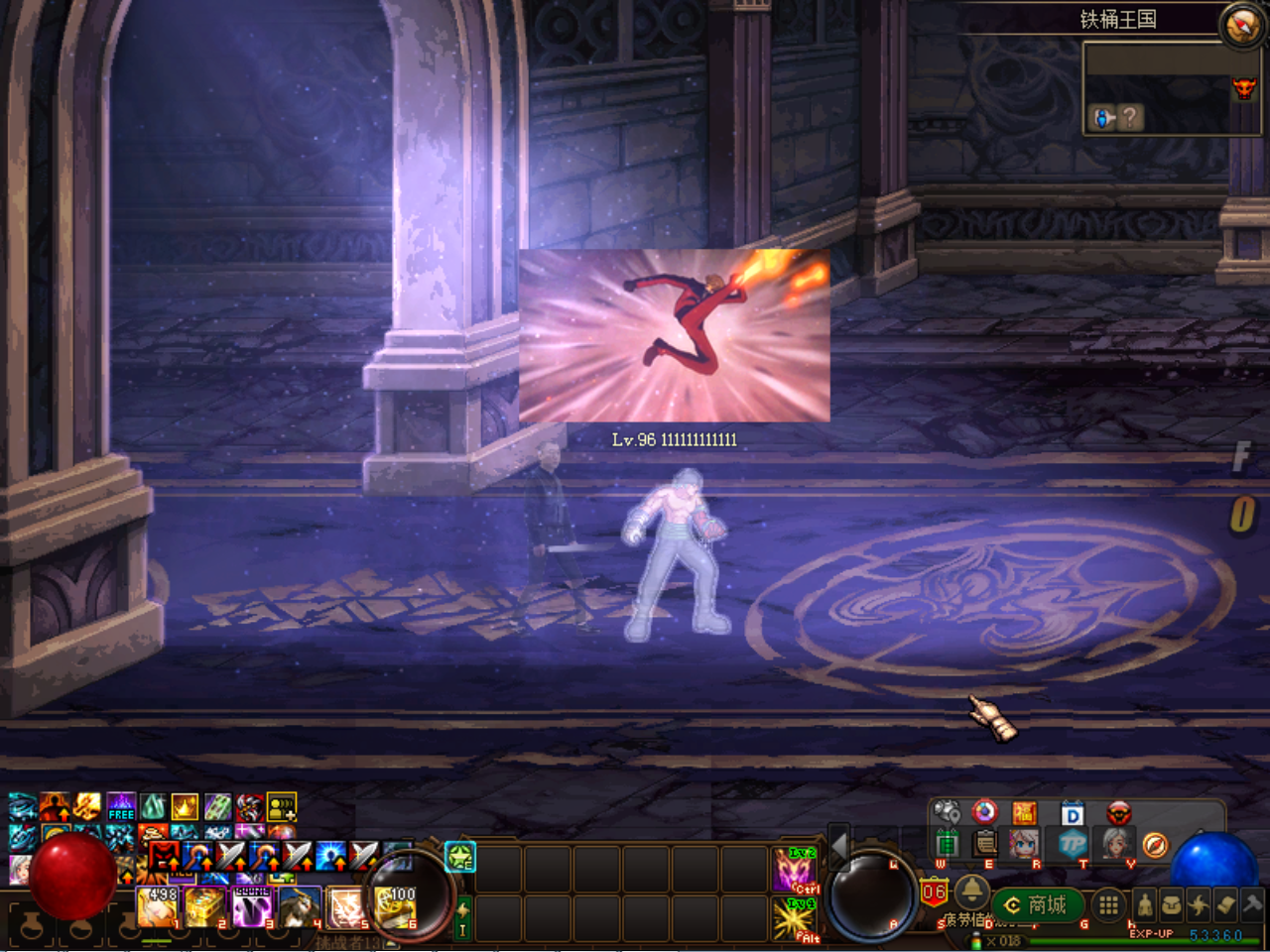Click the golden 福 fortune event icon
The height and width of the screenshot is (952, 1270).
click(1023, 812)
